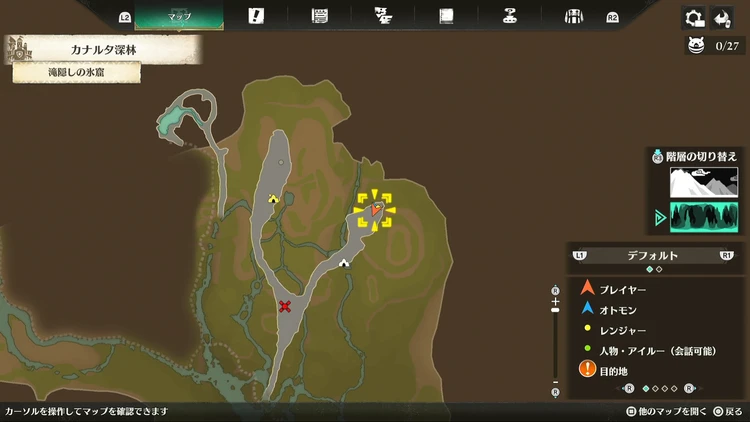Image resolution: width=750 pixels, height=422 pixels.
Task: Adjust the map zoom slider handle
Action: 555,312
